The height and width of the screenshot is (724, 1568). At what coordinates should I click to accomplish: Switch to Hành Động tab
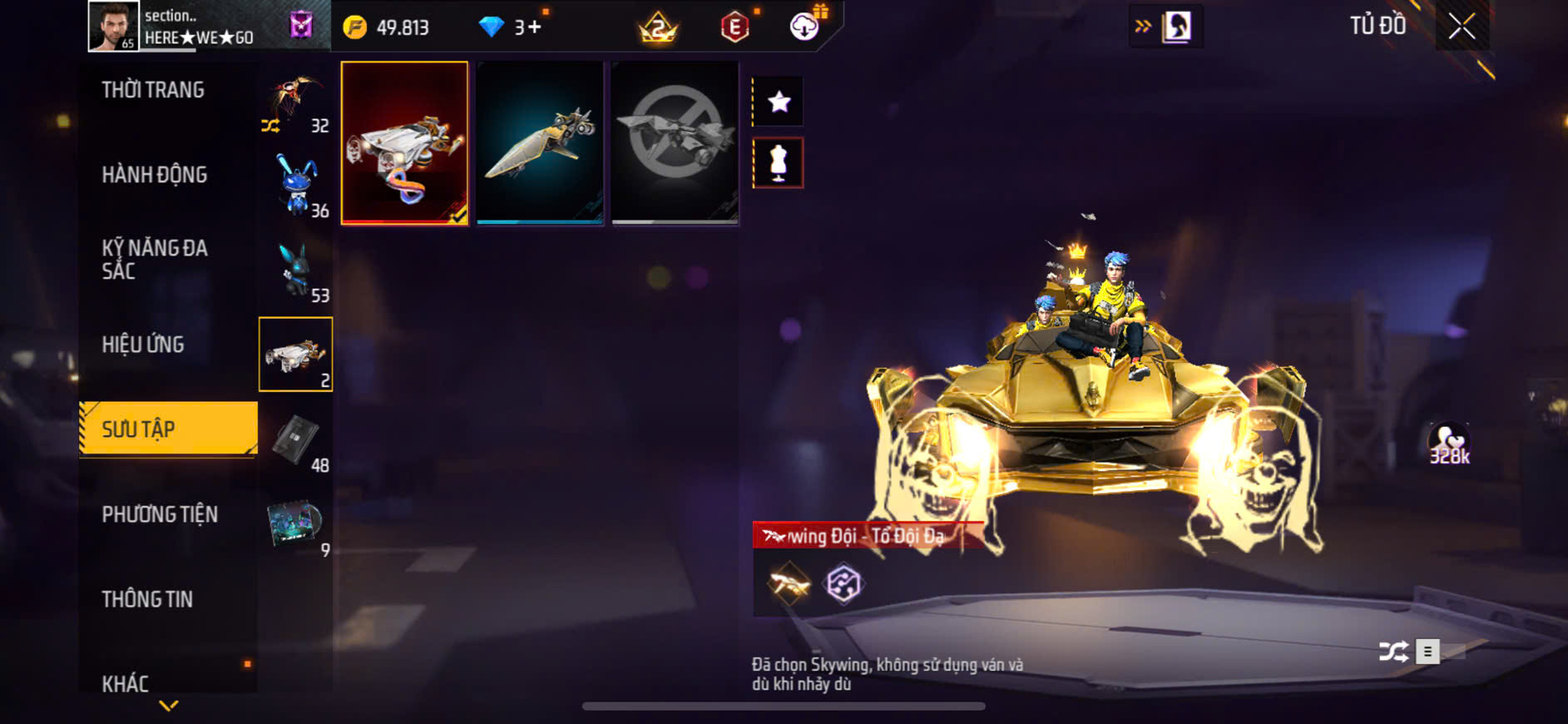155,175
